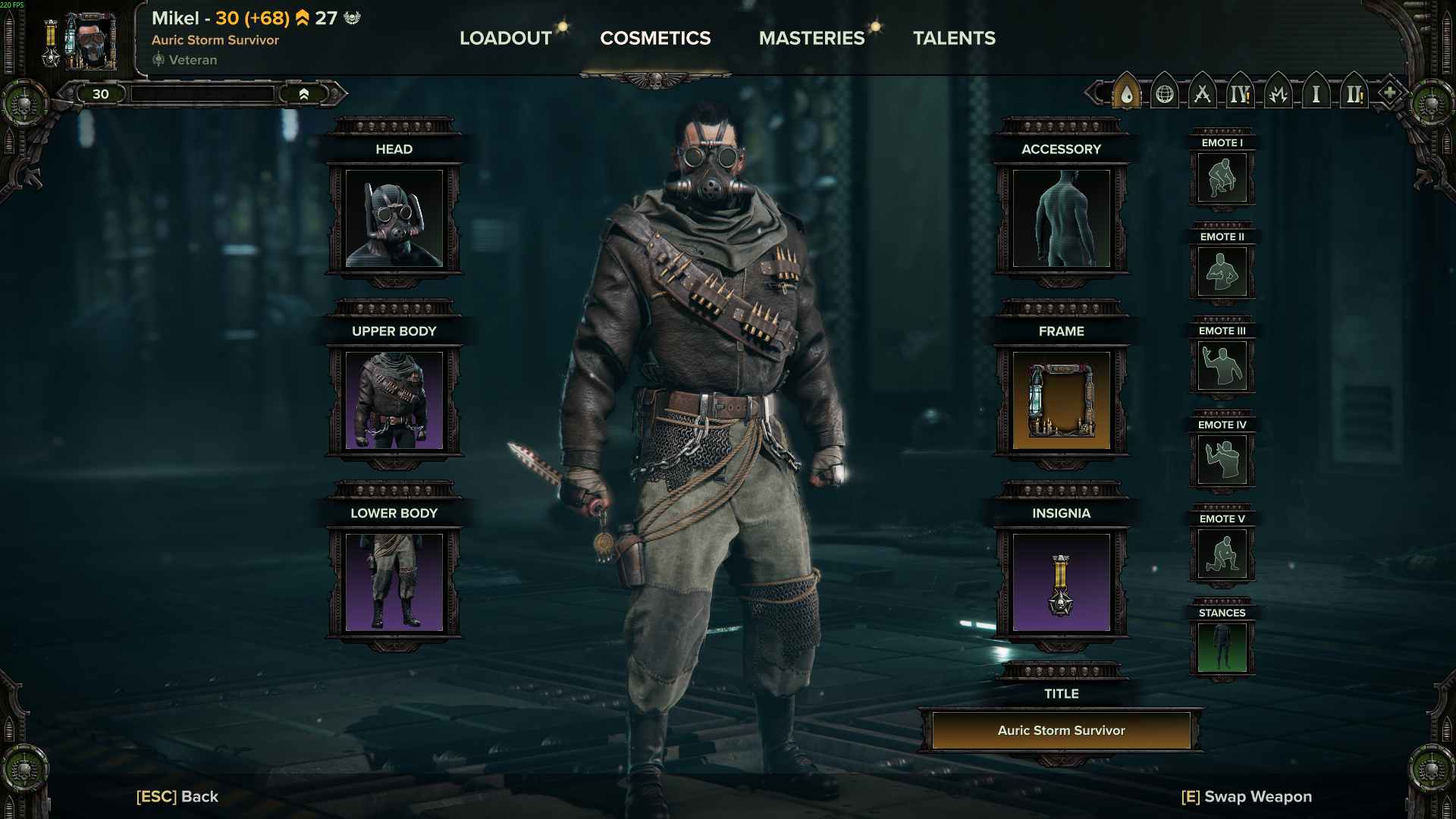Viewport: 1456px width, 819px height.
Task: Go to the Talents tab
Action: click(954, 38)
